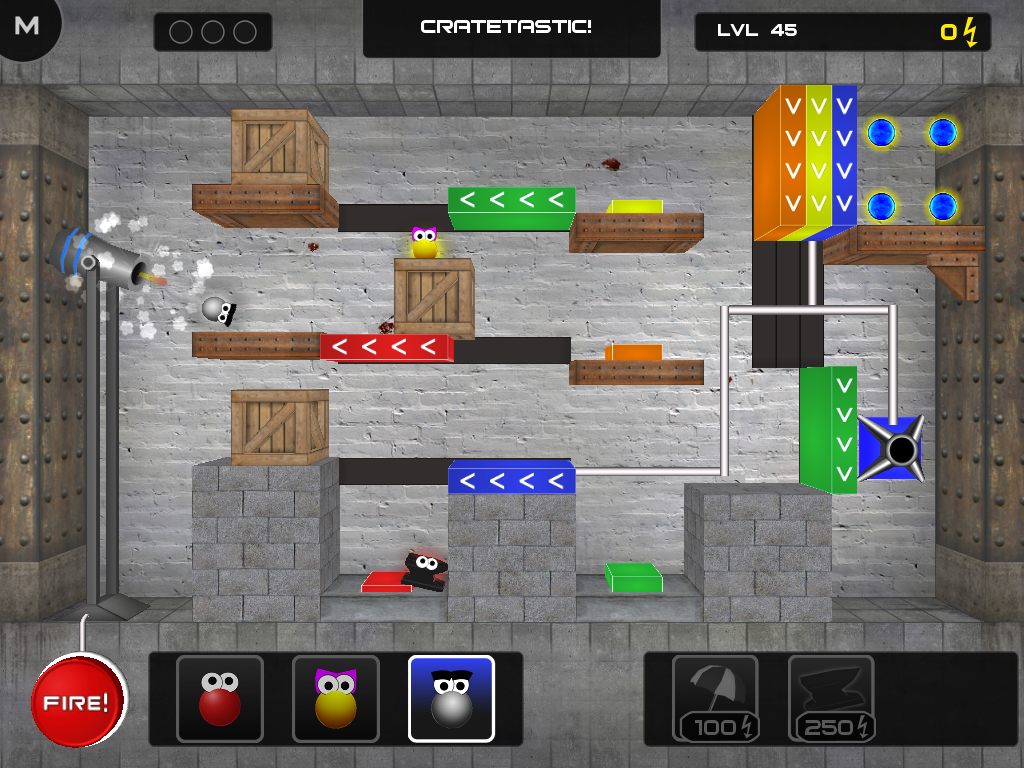This screenshot has height=768, width=1024.
Task: Choose the yellow ball with purple hair
Action: [x=336, y=698]
